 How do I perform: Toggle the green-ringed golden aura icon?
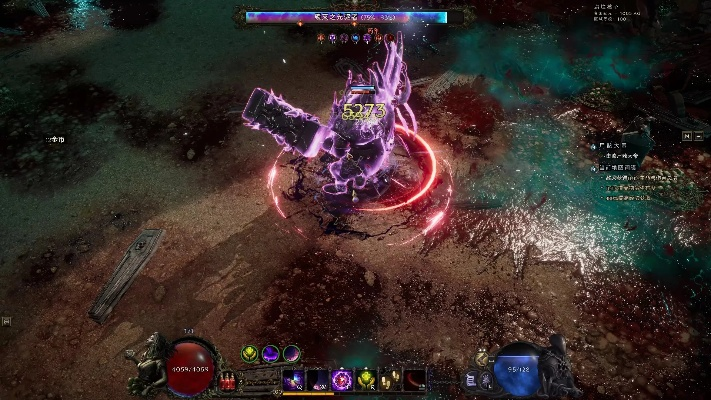250,353
